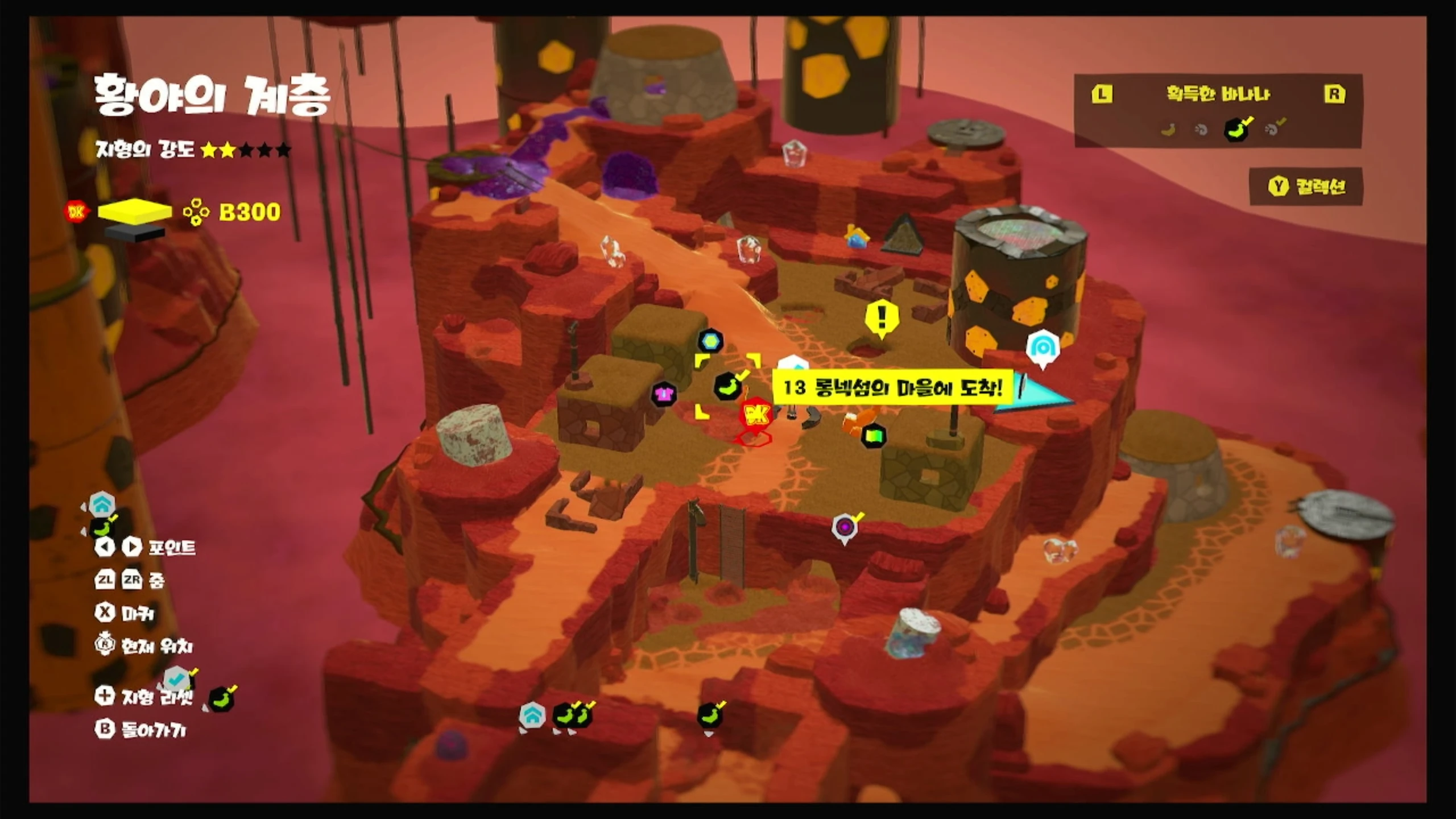This screenshot has width=1456, height=819.
Task: Click the pink shirt shop marker
Action: click(664, 394)
